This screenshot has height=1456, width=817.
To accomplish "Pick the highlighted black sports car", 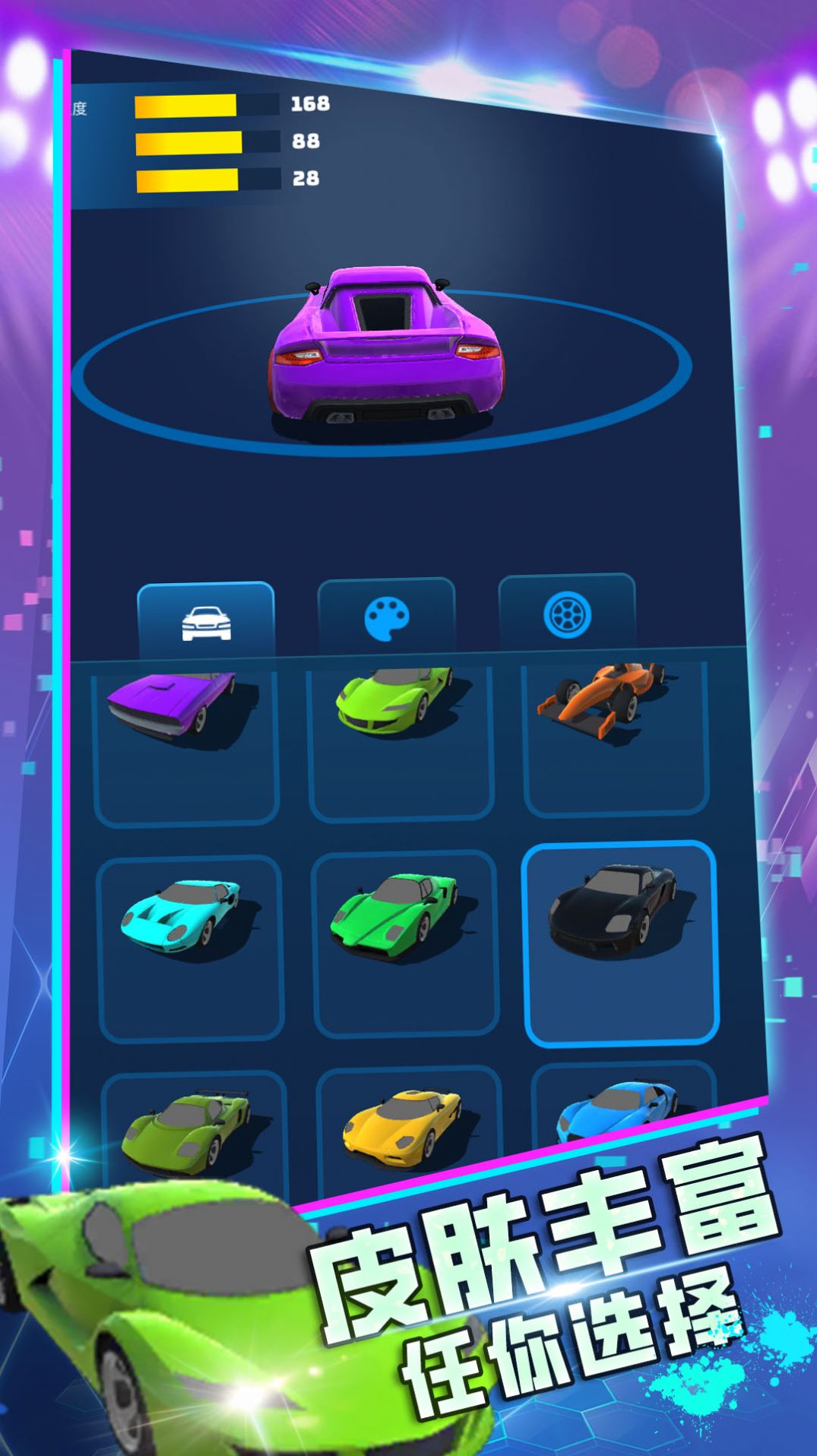I will (x=620, y=943).
